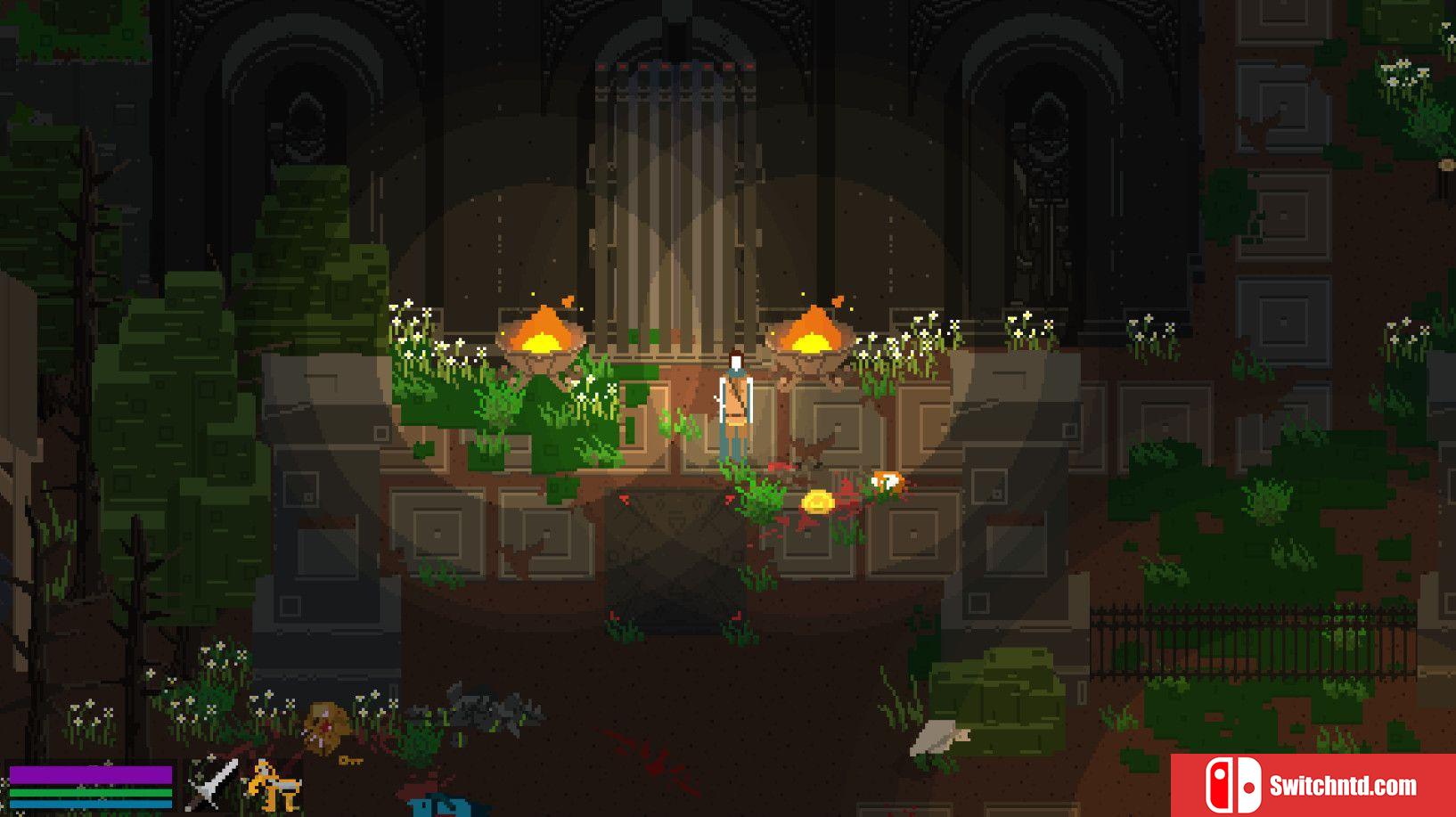Open the Switchntd.com watermark link
Screen dimensions: 1456x817
1312,785
